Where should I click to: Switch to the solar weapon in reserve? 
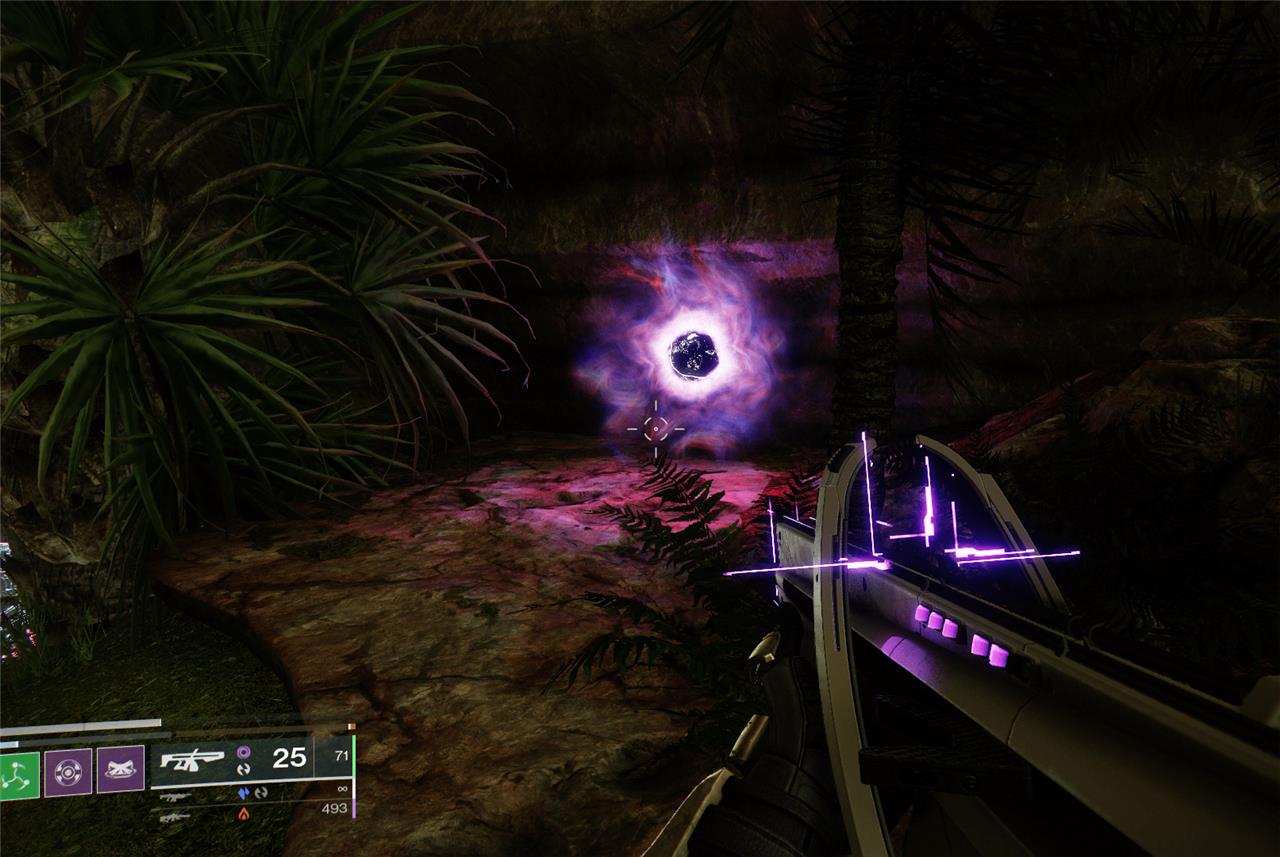click(x=173, y=816)
